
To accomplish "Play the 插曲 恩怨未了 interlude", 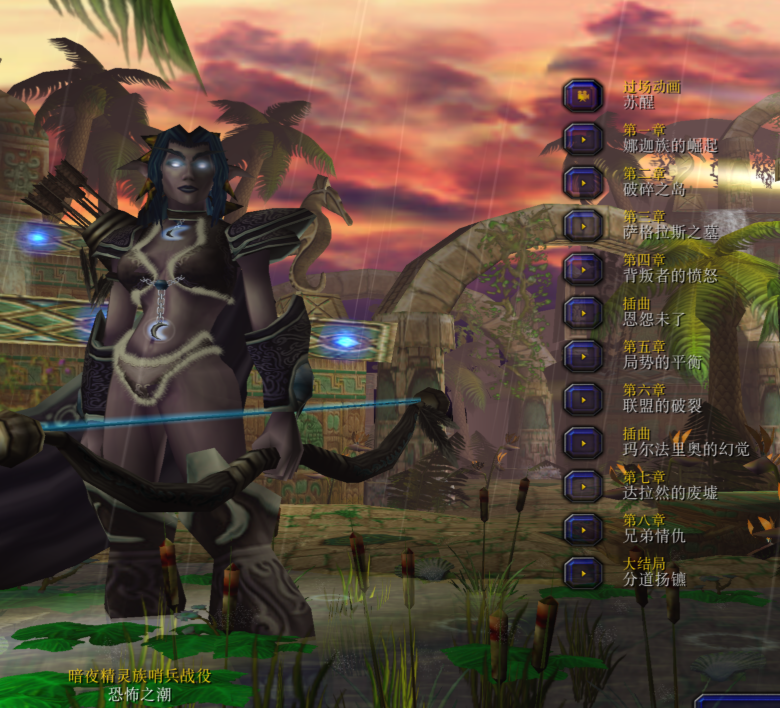I will tap(582, 312).
